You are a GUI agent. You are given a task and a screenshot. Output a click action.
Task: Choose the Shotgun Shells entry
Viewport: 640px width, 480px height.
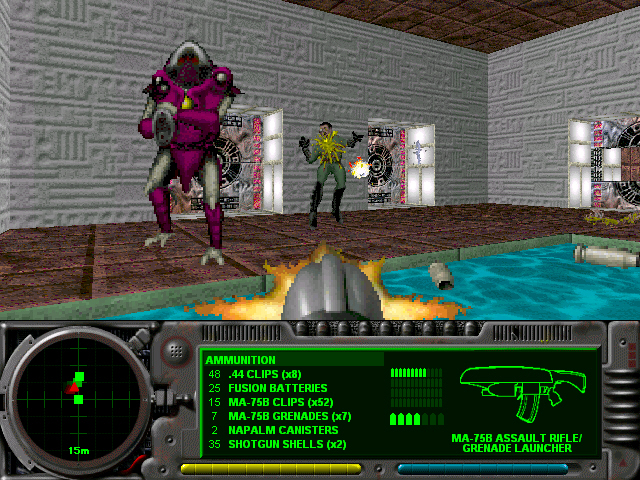[x=286, y=444]
